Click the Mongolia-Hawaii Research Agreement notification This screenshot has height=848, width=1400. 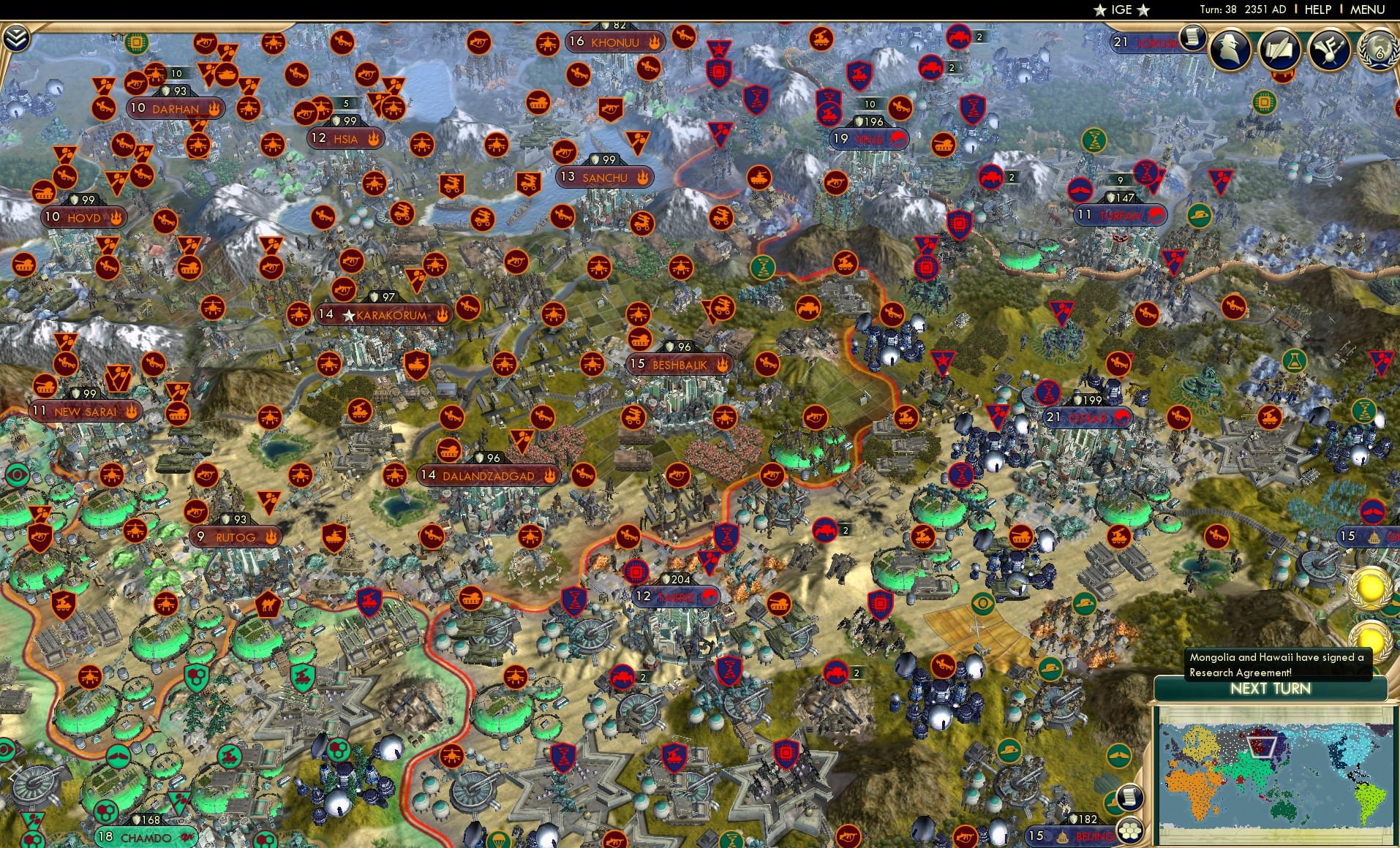coord(1276,664)
